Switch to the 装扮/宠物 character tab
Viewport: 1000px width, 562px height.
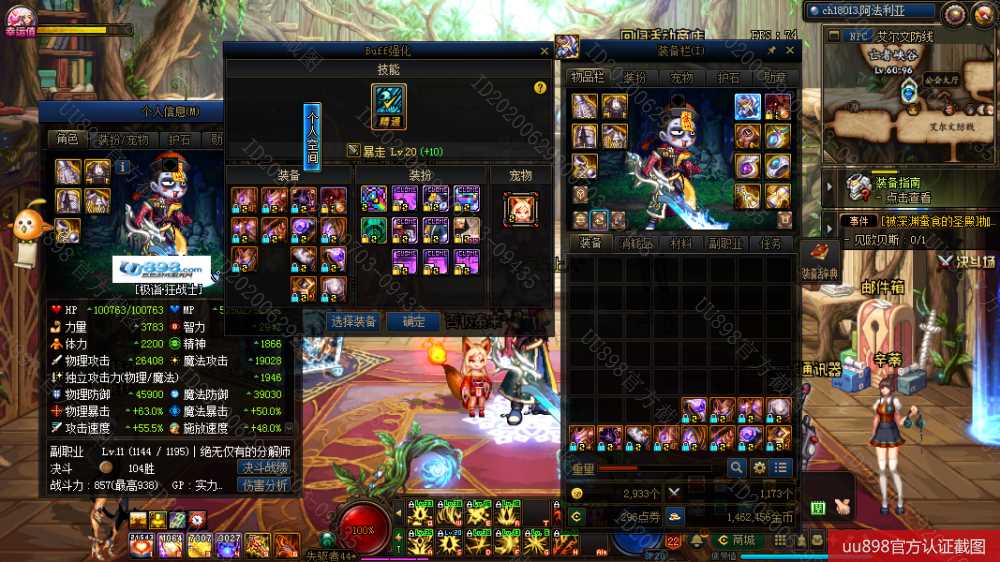click(123, 139)
